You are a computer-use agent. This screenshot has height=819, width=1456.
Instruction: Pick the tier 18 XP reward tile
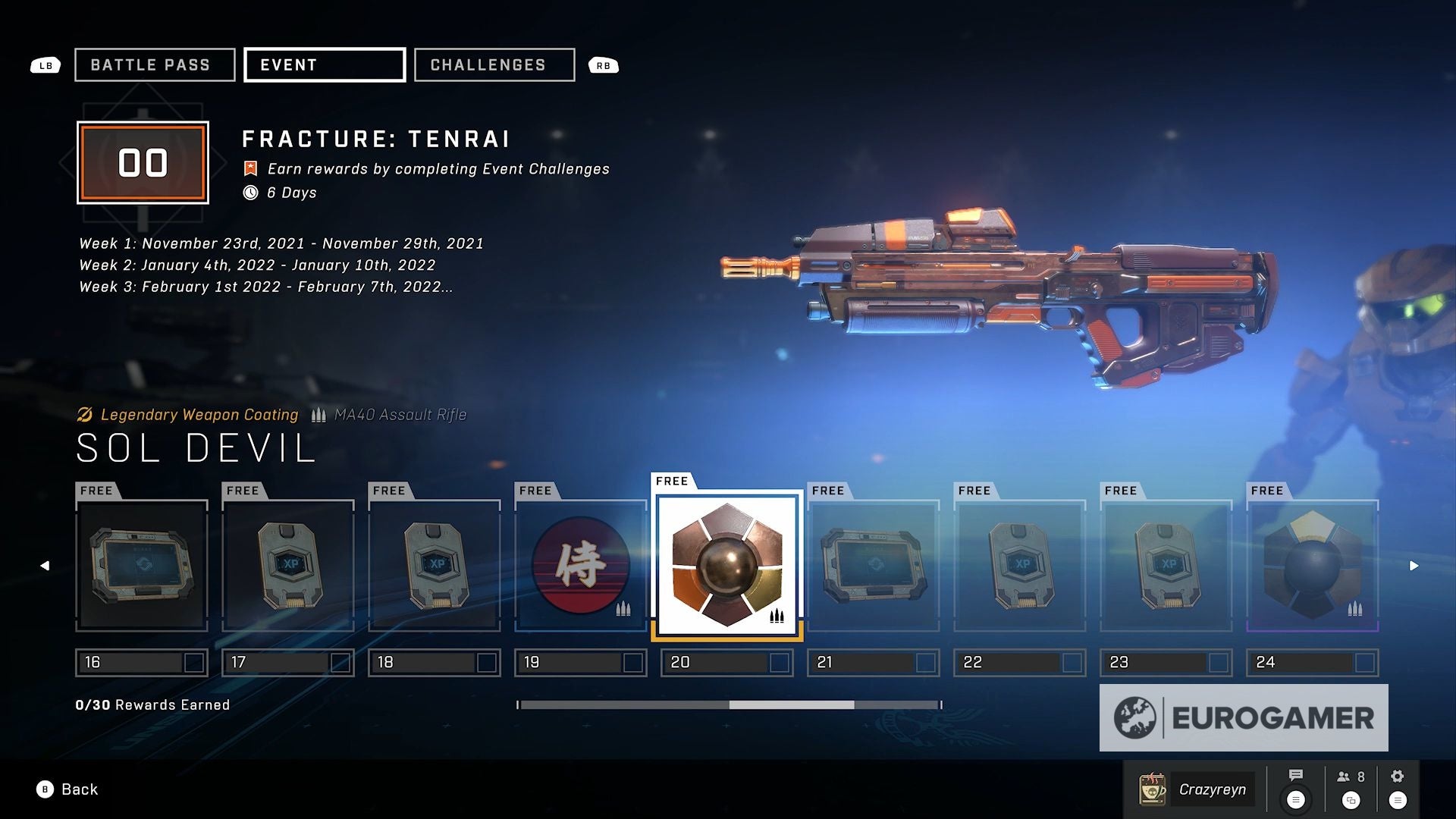coord(435,566)
